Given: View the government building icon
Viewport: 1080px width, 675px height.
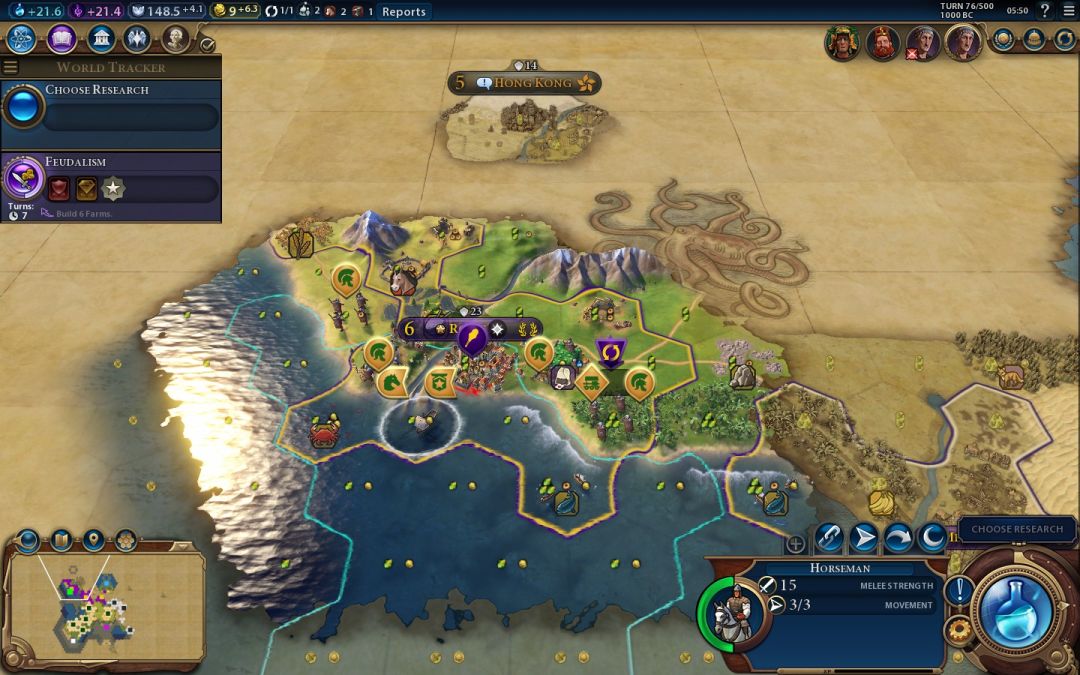Looking at the screenshot, I should click(100, 39).
